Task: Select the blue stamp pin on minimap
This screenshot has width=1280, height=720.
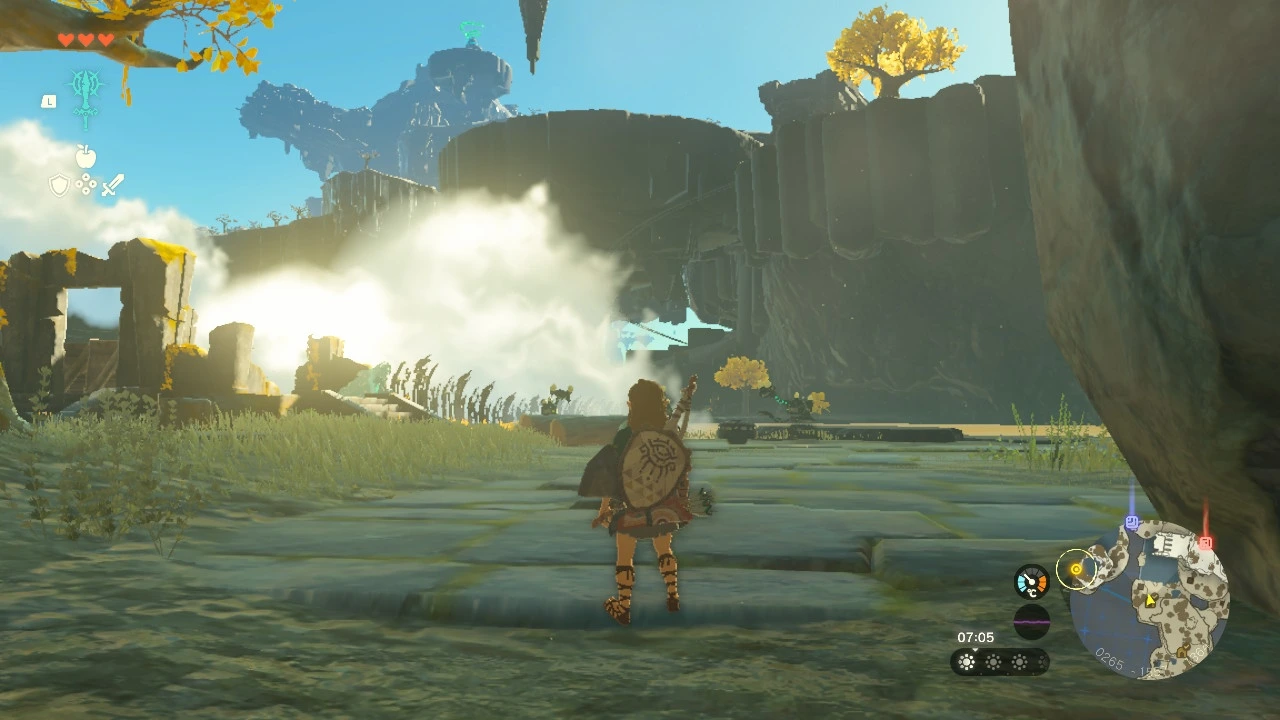Action: pos(1132,522)
